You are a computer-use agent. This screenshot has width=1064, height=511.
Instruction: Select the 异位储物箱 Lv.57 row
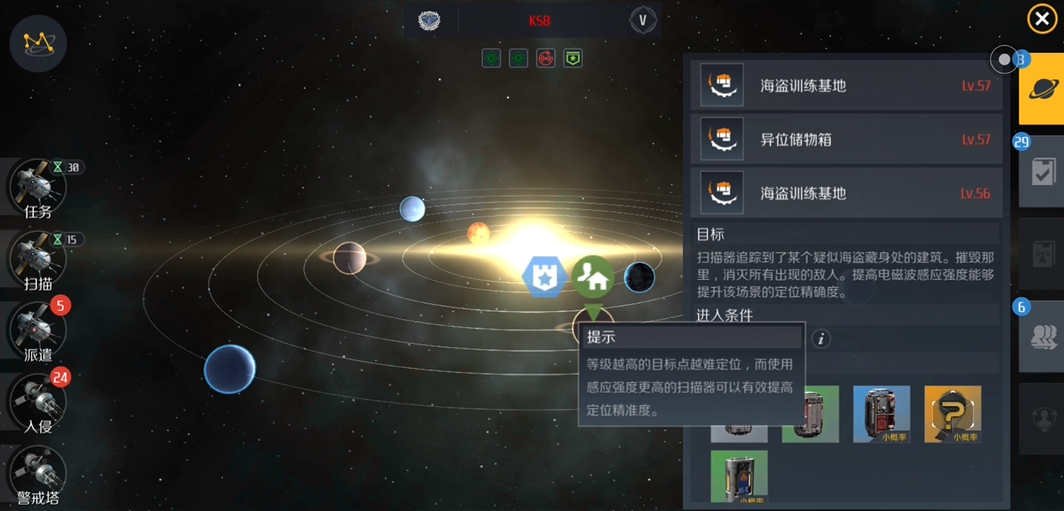(846, 139)
